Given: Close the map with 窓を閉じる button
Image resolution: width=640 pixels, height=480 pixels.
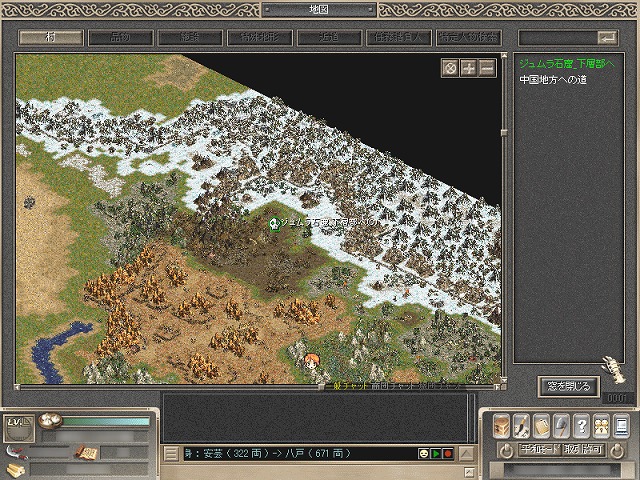Looking at the screenshot, I should (x=568, y=385).
